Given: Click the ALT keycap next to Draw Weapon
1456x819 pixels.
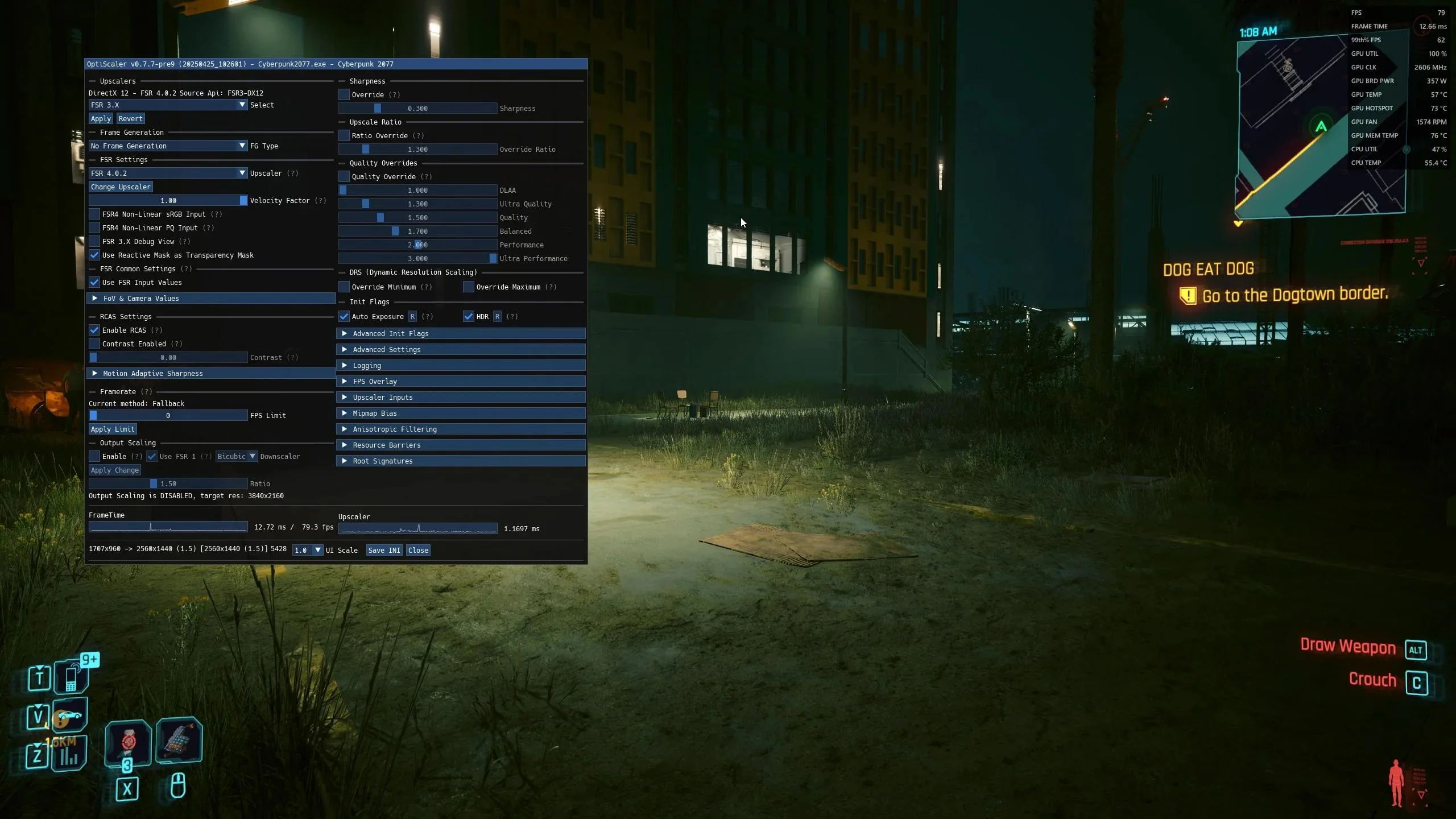Looking at the screenshot, I should tap(1416, 650).
